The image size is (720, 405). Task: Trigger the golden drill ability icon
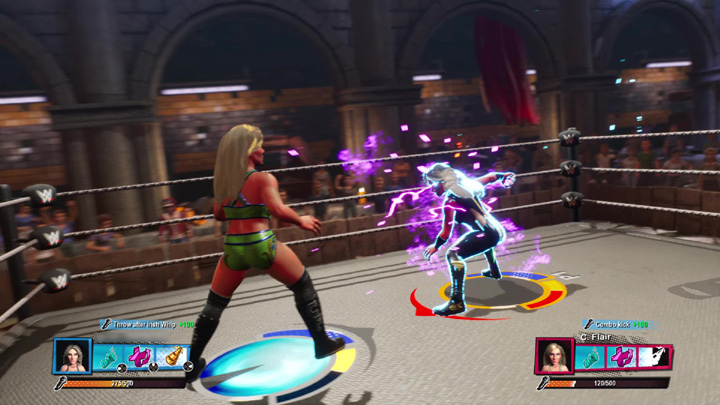pyautogui.click(x=173, y=357)
